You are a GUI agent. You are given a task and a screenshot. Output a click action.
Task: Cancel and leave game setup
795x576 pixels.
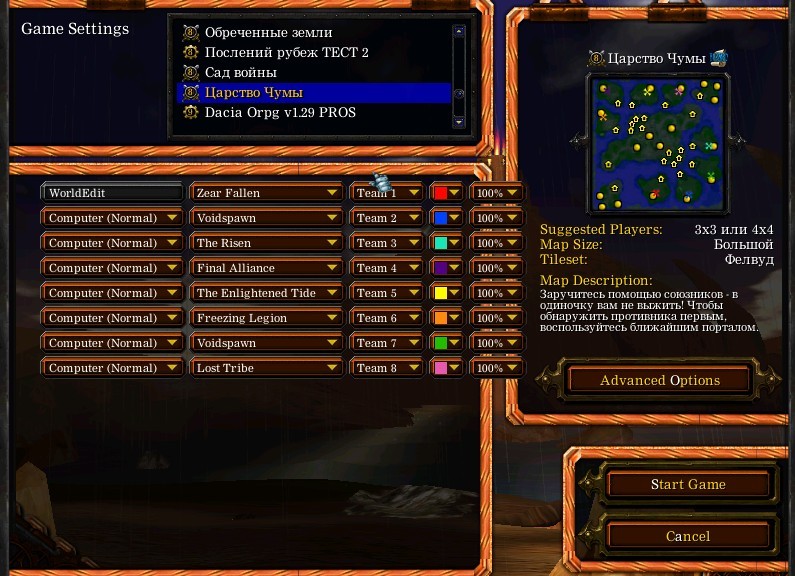[x=688, y=536]
